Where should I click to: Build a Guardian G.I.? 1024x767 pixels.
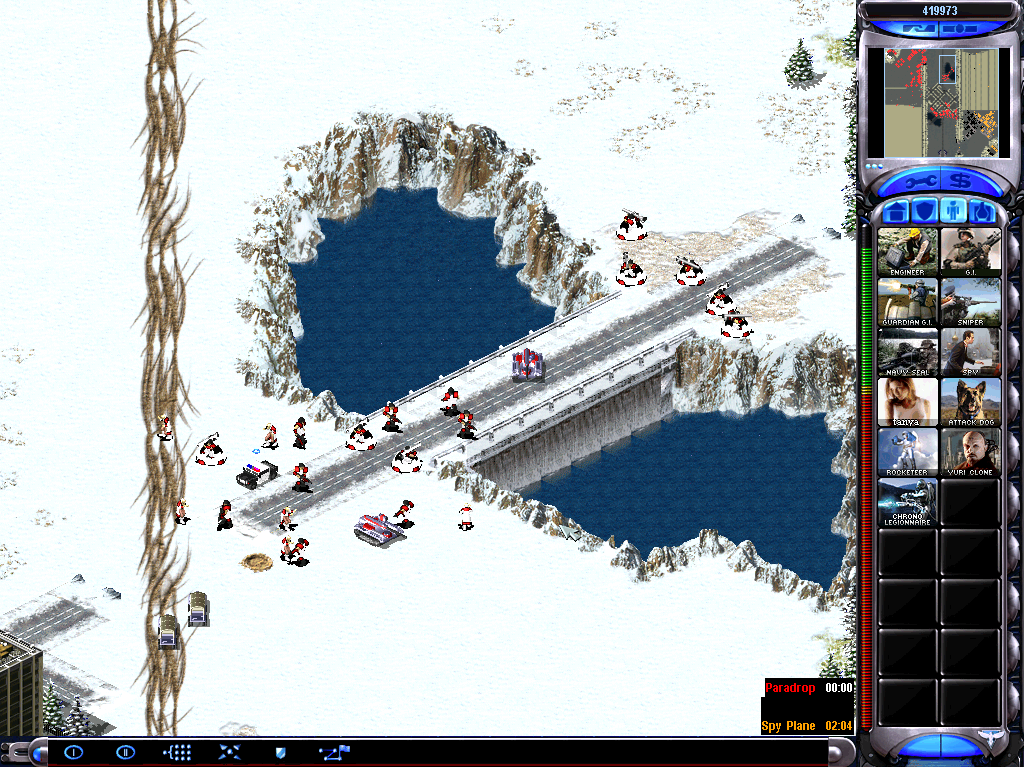coord(908,301)
